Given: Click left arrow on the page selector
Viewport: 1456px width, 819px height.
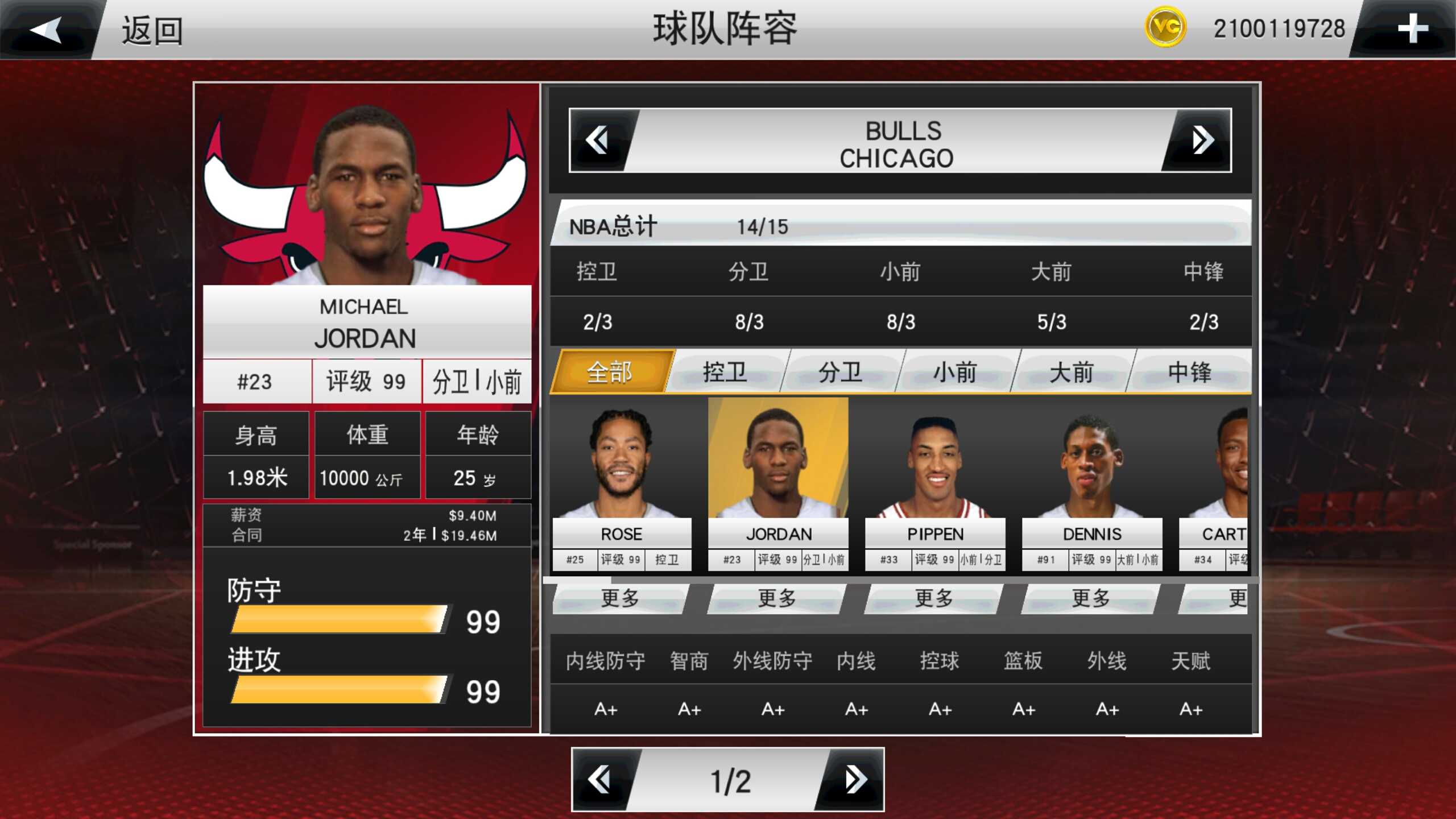Looking at the screenshot, I should click(x=599, y=779).
